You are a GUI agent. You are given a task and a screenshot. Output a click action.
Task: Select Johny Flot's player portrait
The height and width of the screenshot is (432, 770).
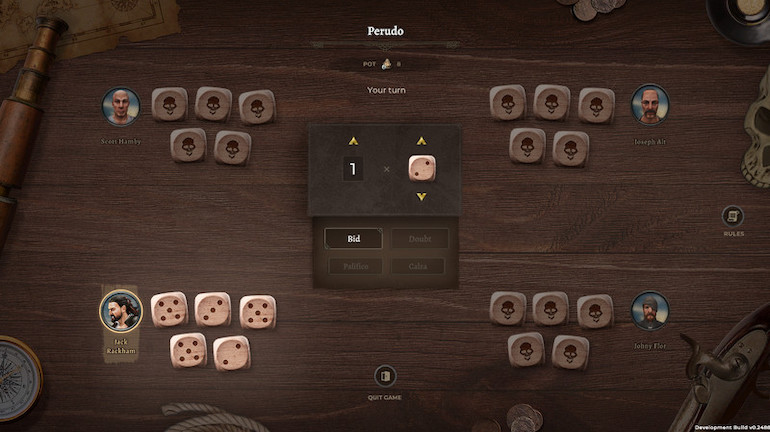pos(649,311)
